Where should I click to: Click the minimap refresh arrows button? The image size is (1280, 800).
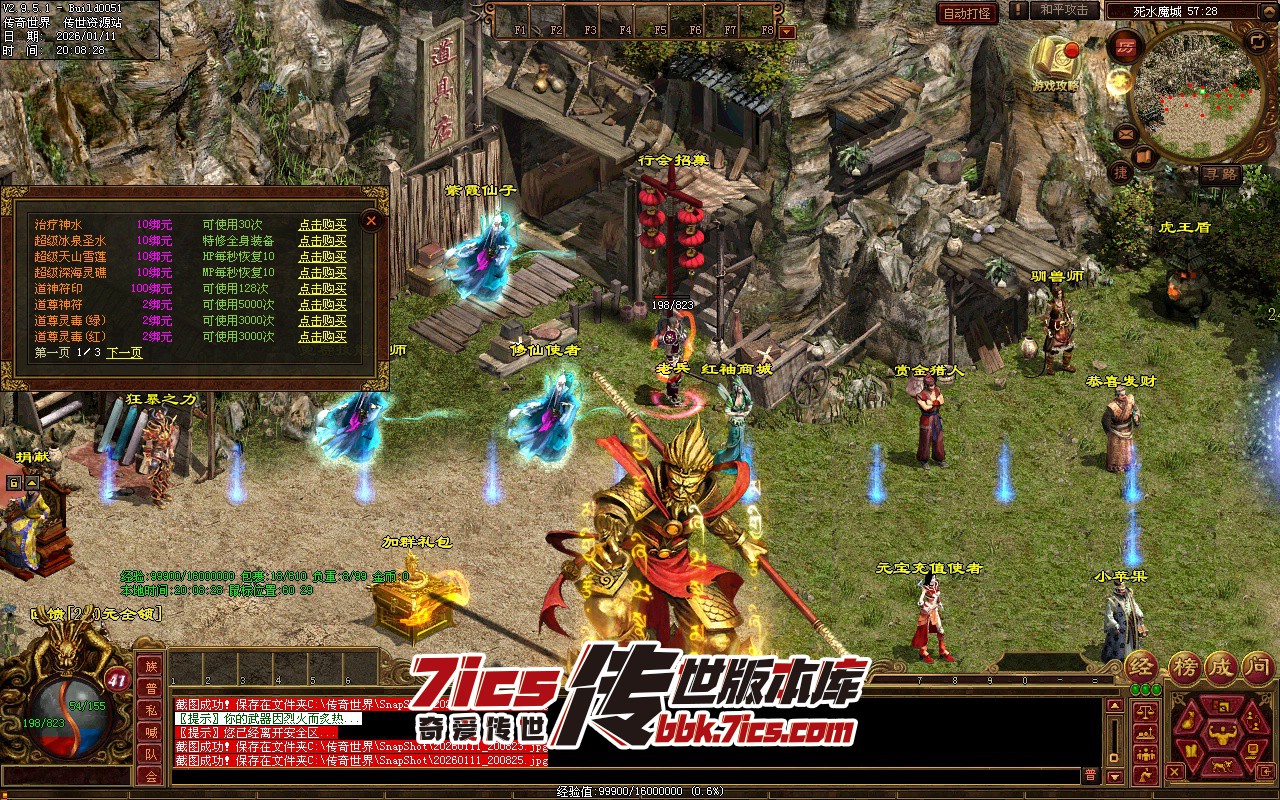(1257, 41)
